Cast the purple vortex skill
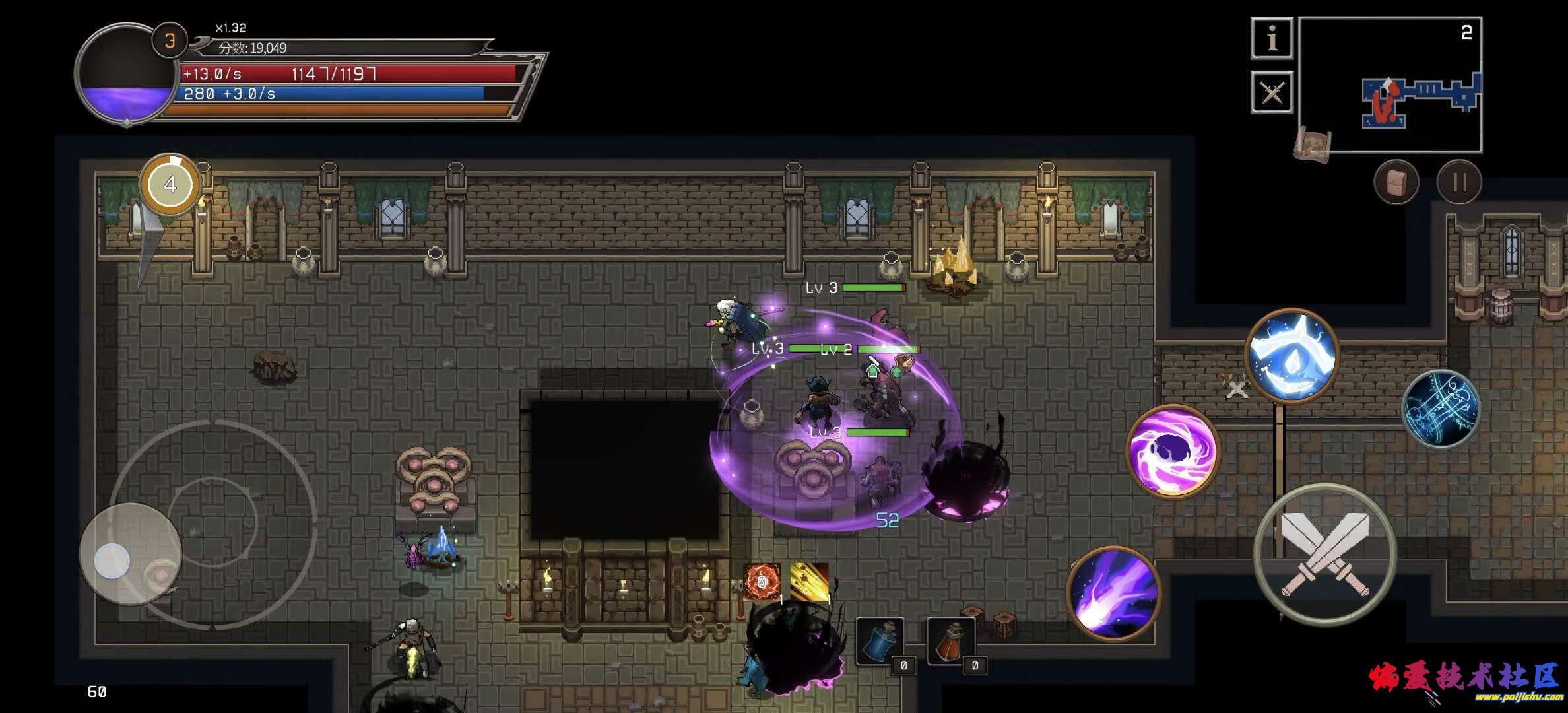 [1173, 452]
